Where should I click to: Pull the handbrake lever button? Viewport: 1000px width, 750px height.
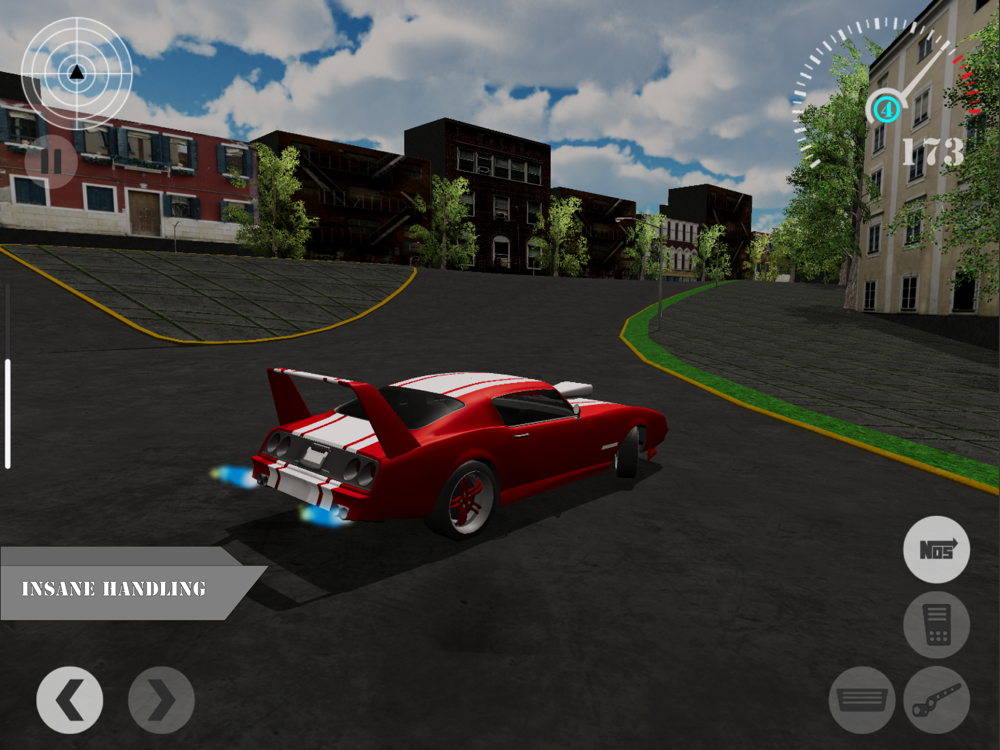[x=936, y=700]
